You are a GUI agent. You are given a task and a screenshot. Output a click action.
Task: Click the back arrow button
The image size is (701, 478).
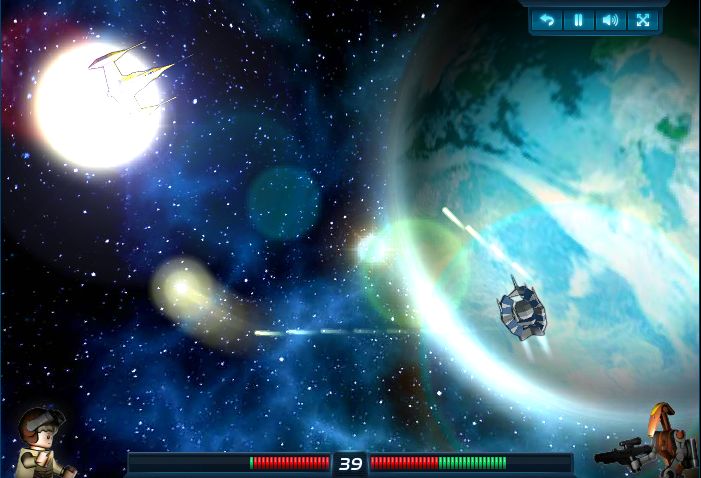click(x=547, y=20)
